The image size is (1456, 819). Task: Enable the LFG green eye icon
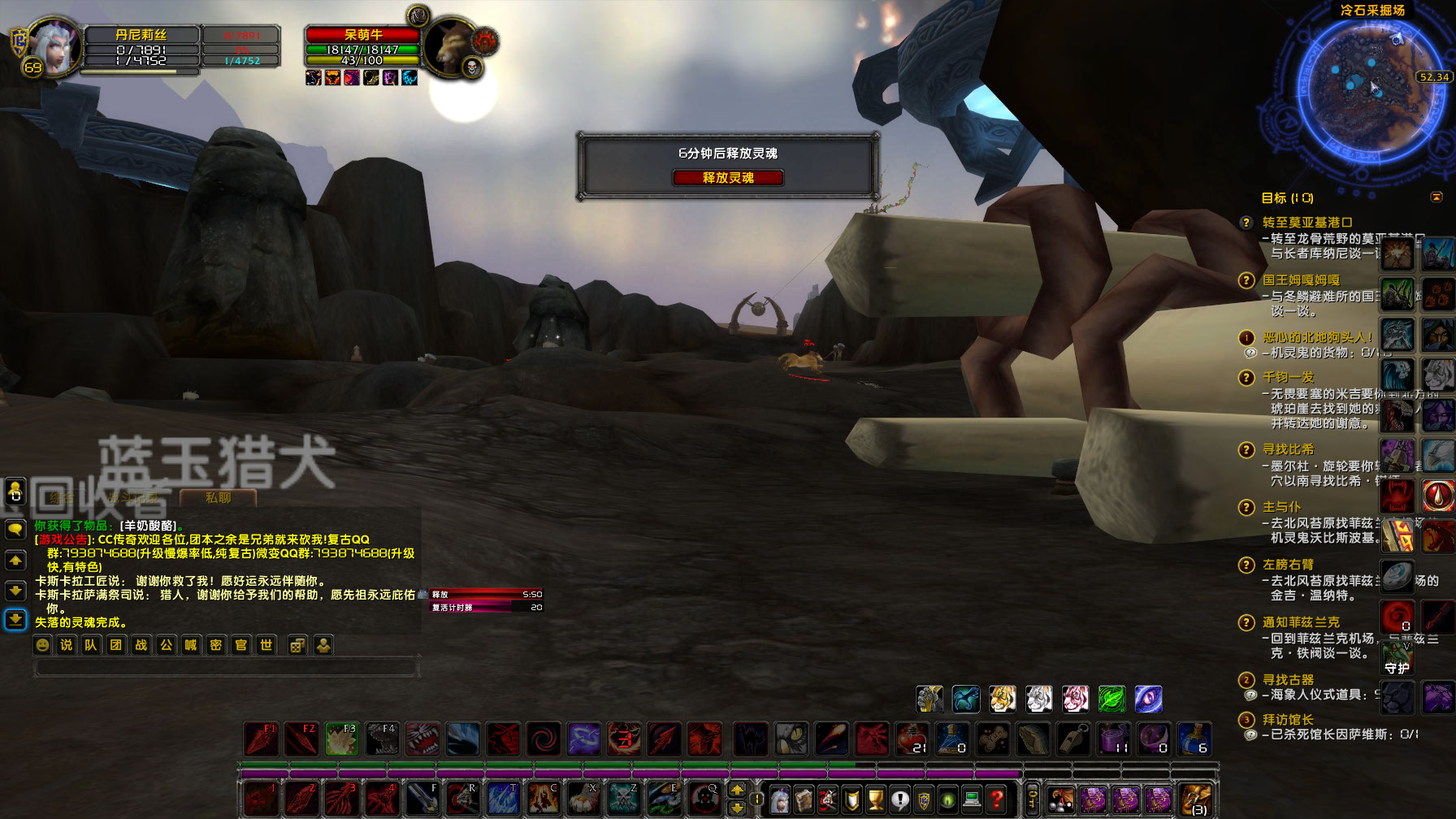[948, 799]
